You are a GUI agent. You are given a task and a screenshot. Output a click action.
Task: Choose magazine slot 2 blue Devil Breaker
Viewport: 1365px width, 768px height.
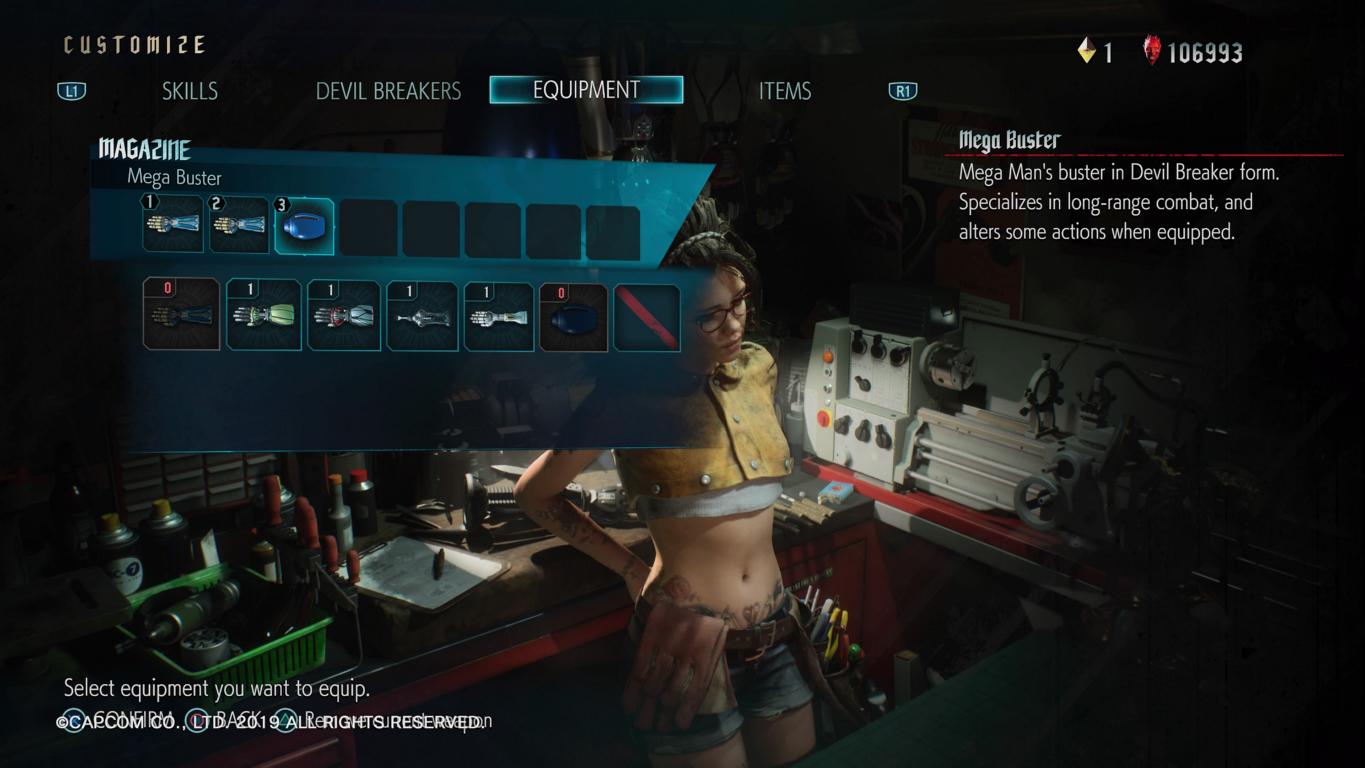tap(239, 225)
